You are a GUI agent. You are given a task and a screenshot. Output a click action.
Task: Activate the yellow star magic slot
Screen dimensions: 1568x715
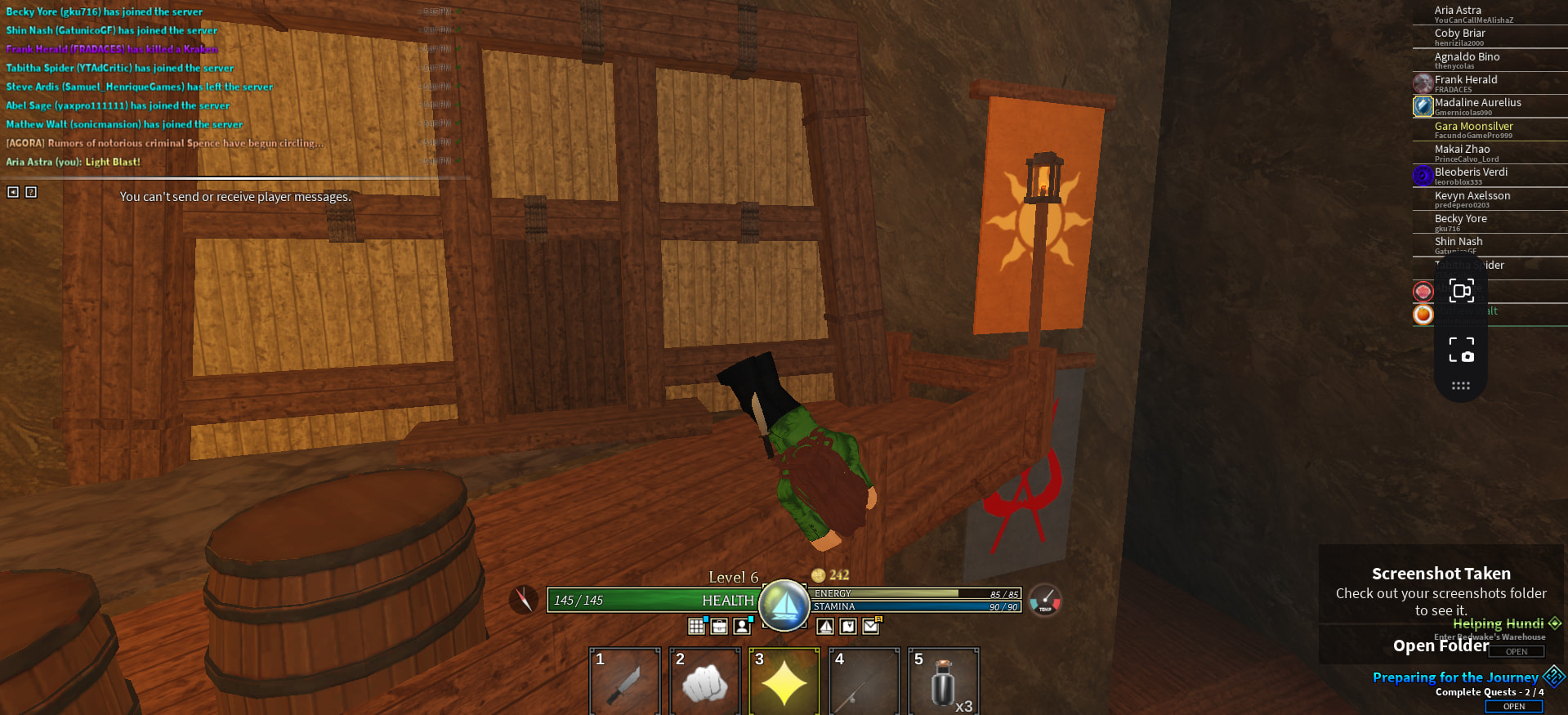pyautogui.click(x=784, y=681)
